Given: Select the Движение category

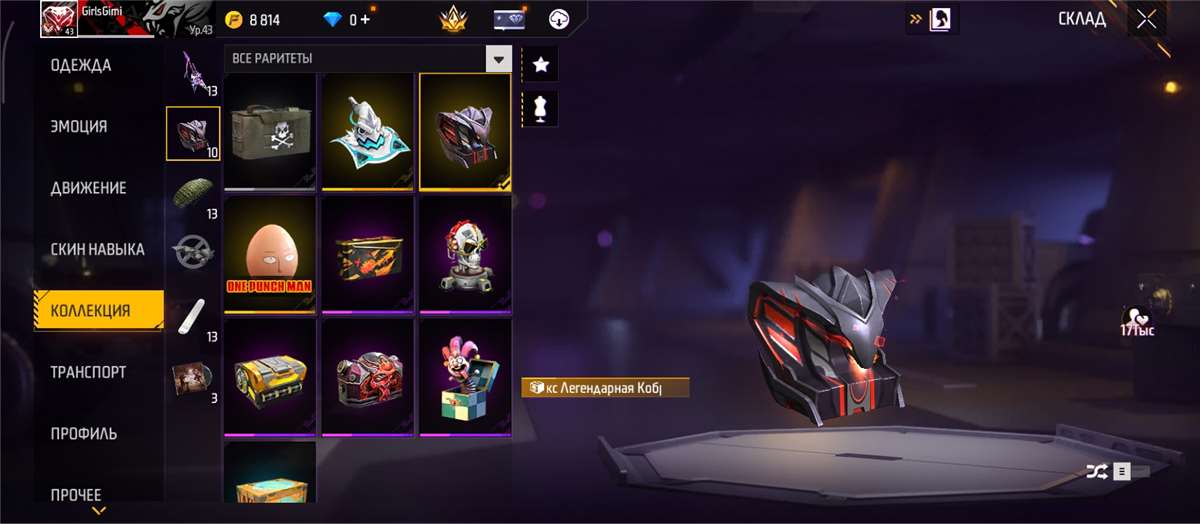Looking at the screenshot, I should [x=88, y=188].
